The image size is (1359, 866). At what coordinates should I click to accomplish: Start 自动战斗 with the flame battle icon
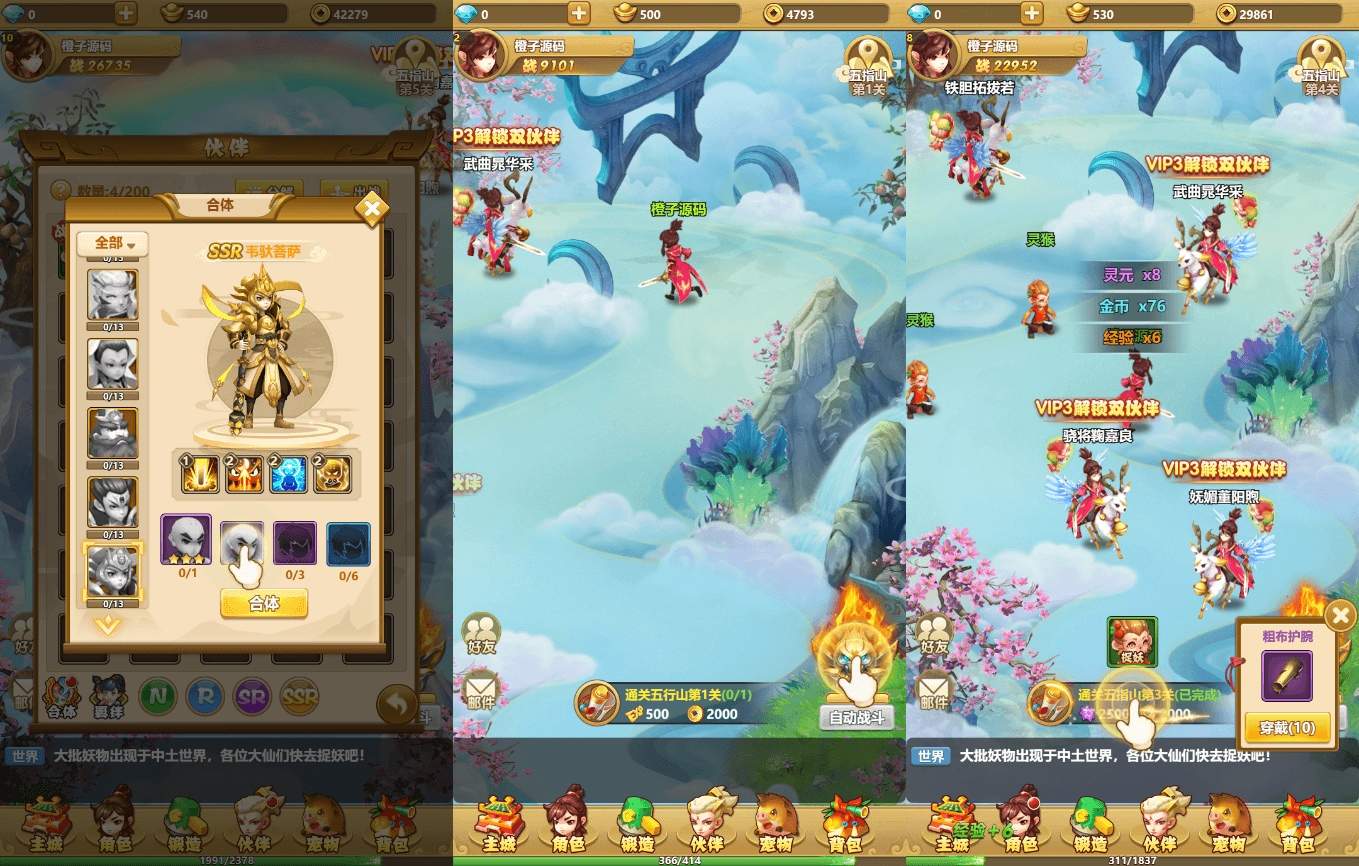tap(853, 660)
